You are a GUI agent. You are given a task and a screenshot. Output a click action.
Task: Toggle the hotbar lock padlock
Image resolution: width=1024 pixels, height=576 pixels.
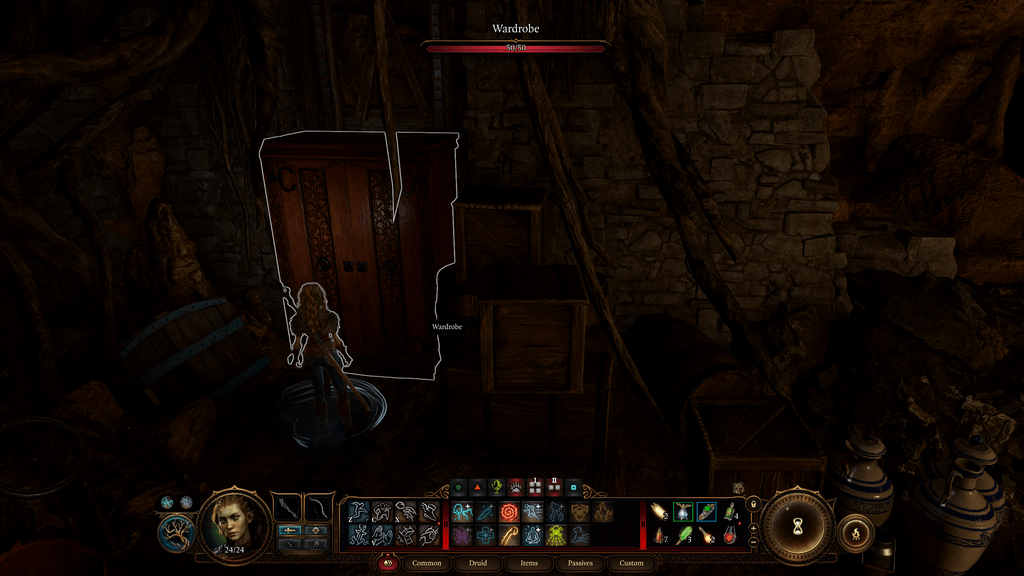point(753,504)
